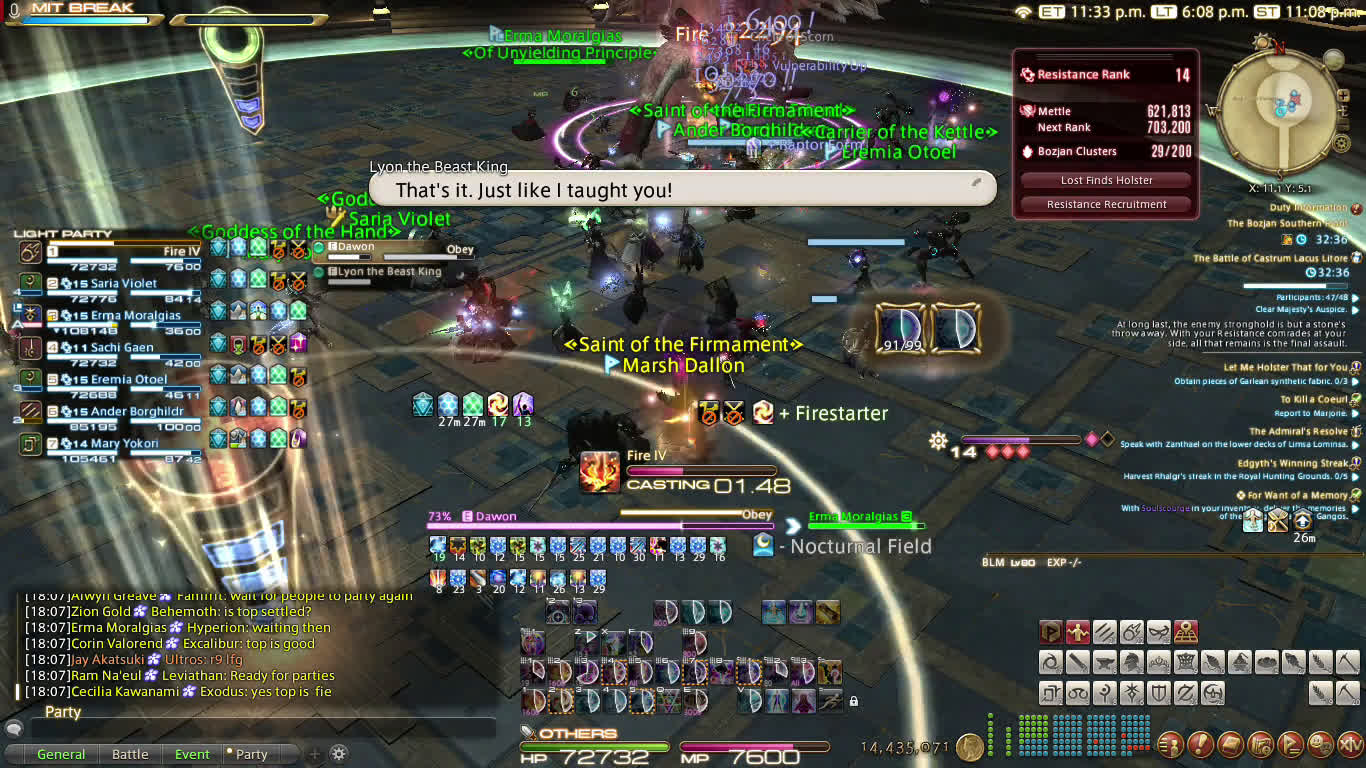
Task: Open chat log settings gear
Action: [x=339, y=754]
